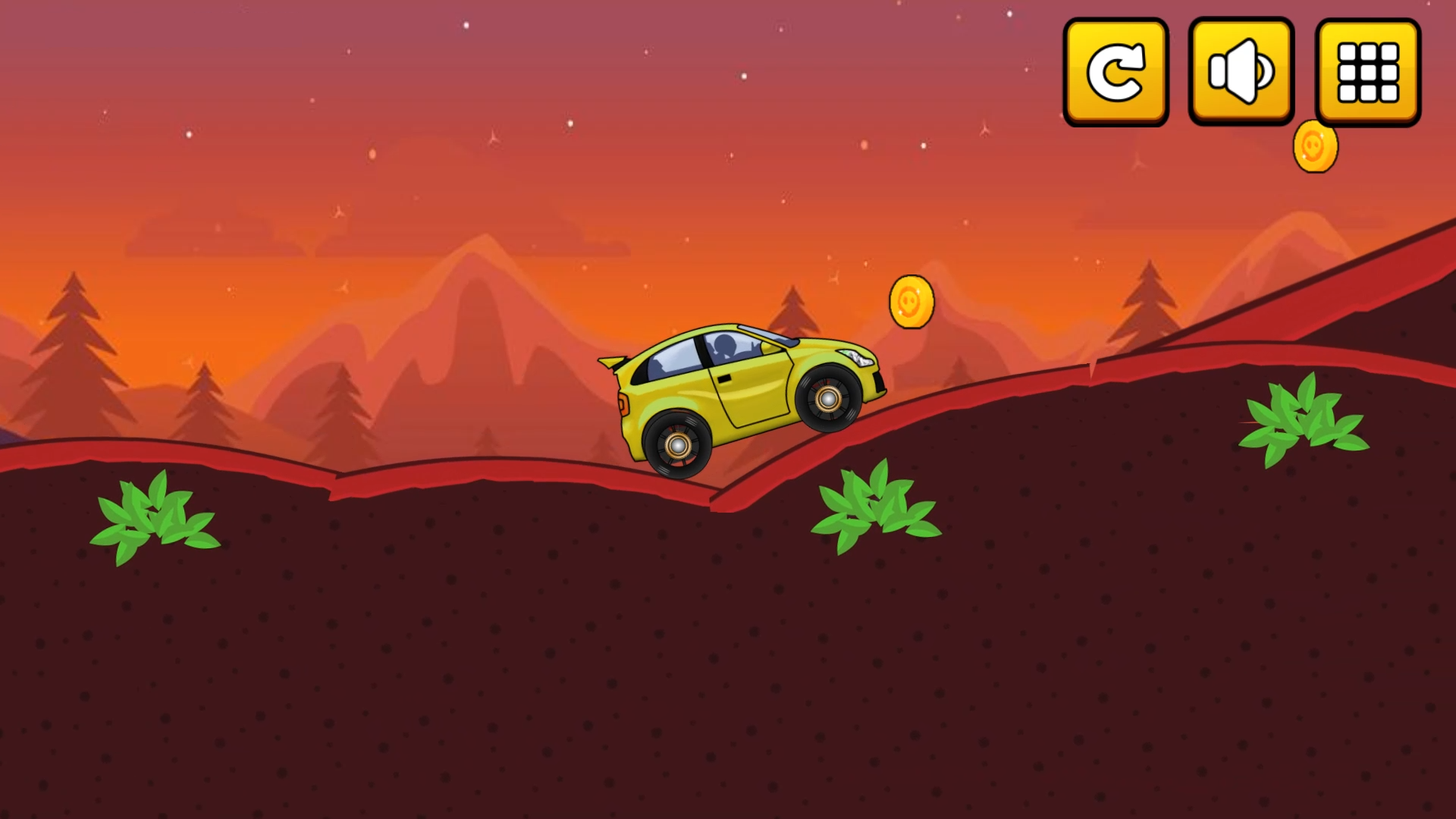
Task: Select the circular arrow restart icon
Action: point(1115,72)
